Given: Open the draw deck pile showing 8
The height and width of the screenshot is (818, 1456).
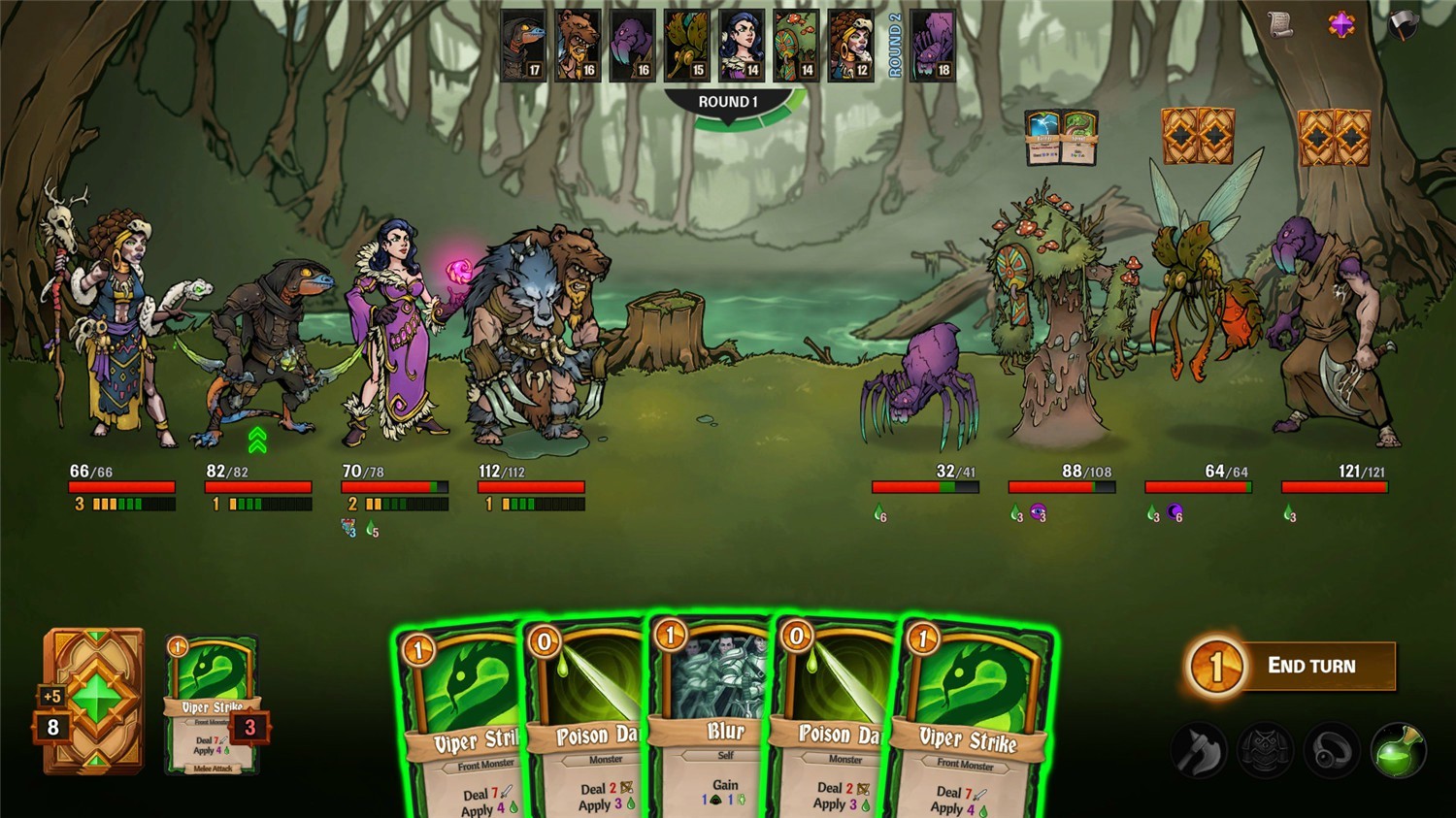Looking at the screenshot, I should [x=93, y=701].
